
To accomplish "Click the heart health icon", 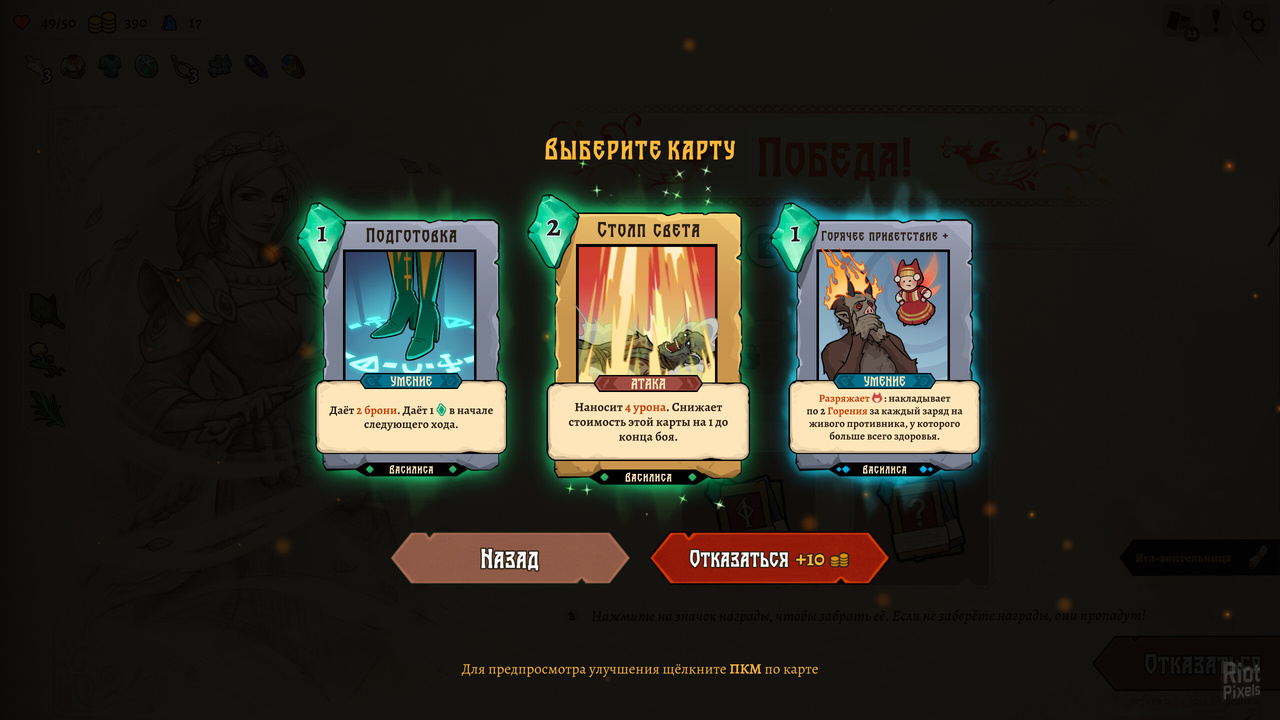I will [22, 23].
